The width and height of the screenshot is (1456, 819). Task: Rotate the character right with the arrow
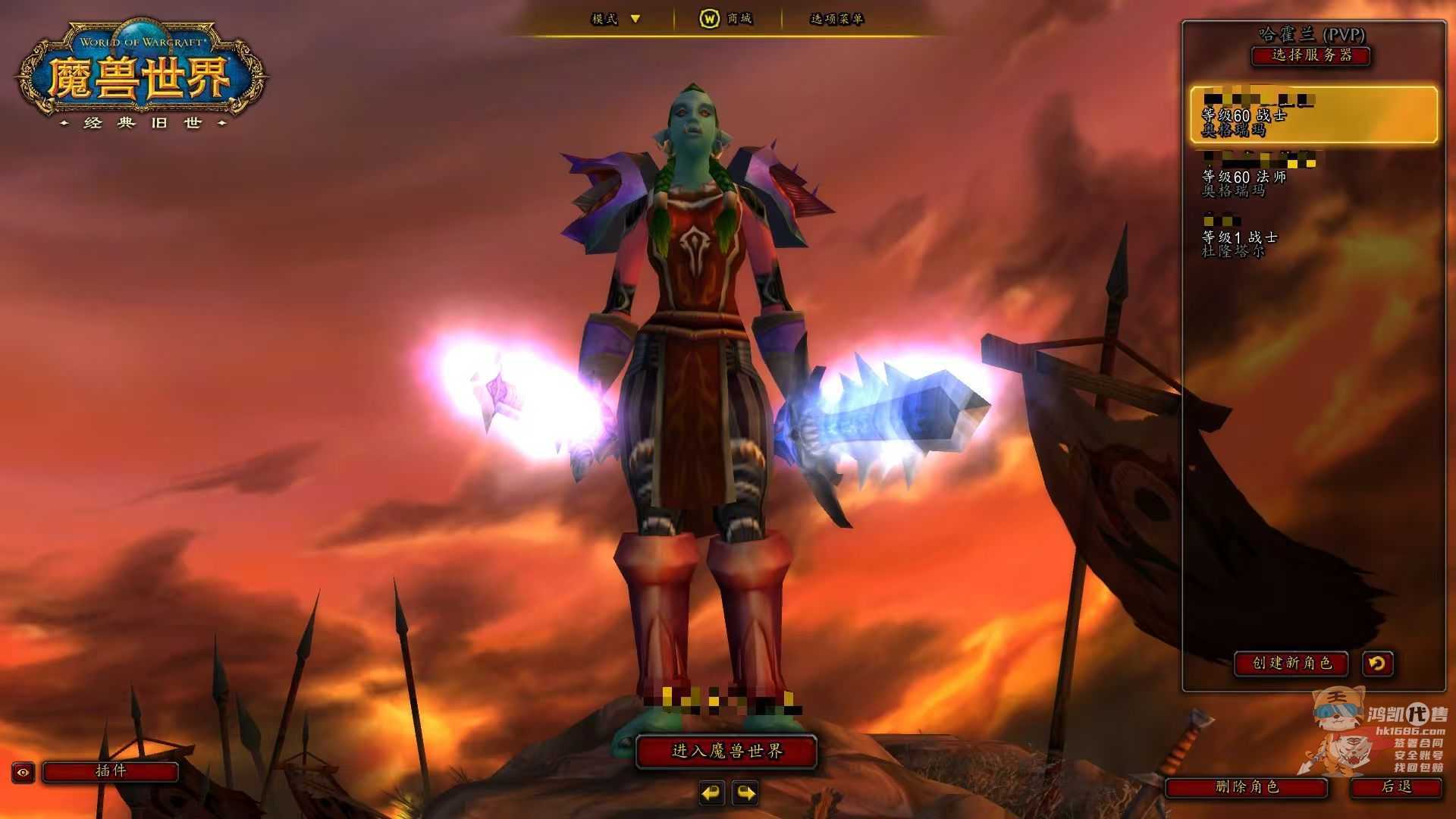click(745, 793)
